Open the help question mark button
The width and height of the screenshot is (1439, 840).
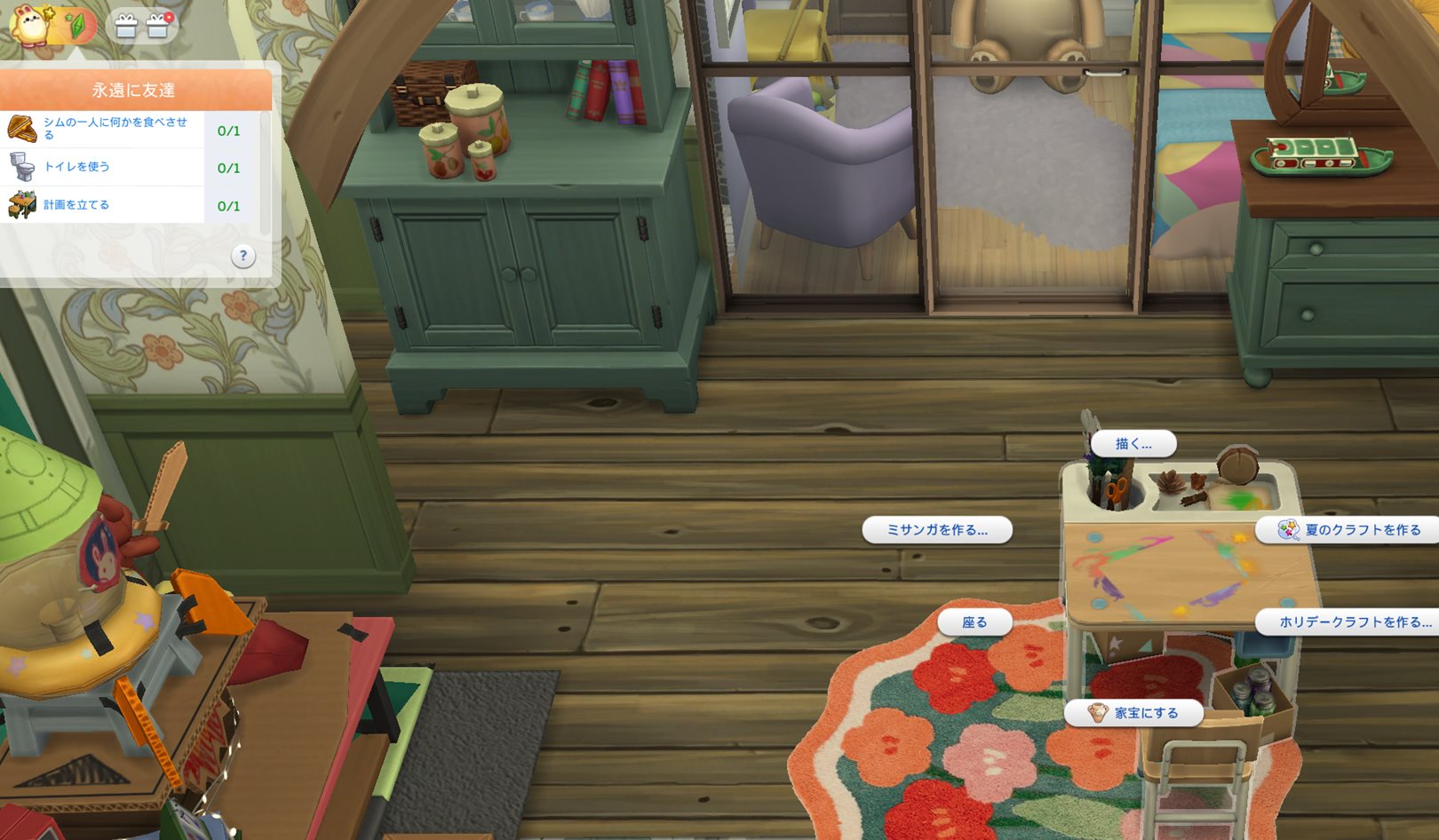pyautogui.click(x=242, y=257)
